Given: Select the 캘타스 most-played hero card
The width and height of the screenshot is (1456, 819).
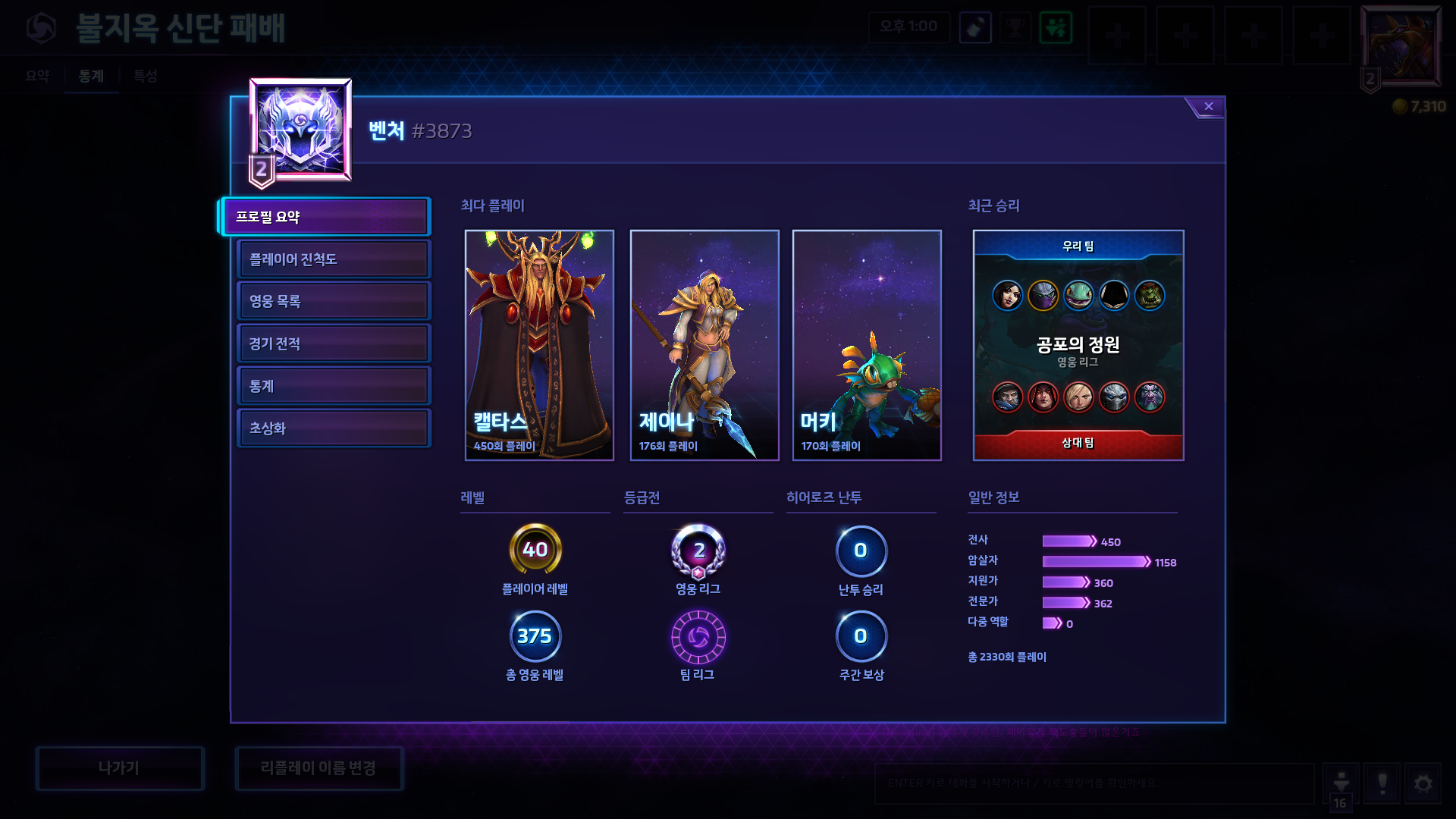Looking at the screenshot, I should pos(539,345).
